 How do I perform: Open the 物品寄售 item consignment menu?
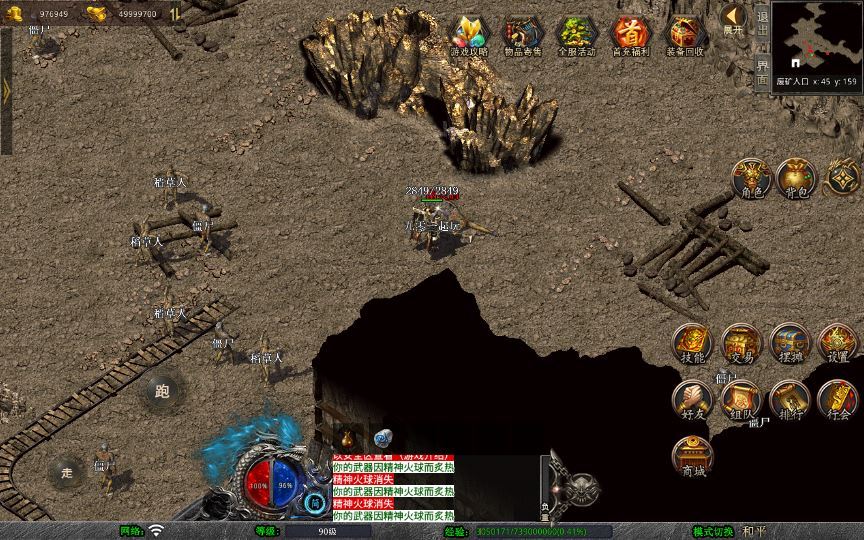[523, 36]
